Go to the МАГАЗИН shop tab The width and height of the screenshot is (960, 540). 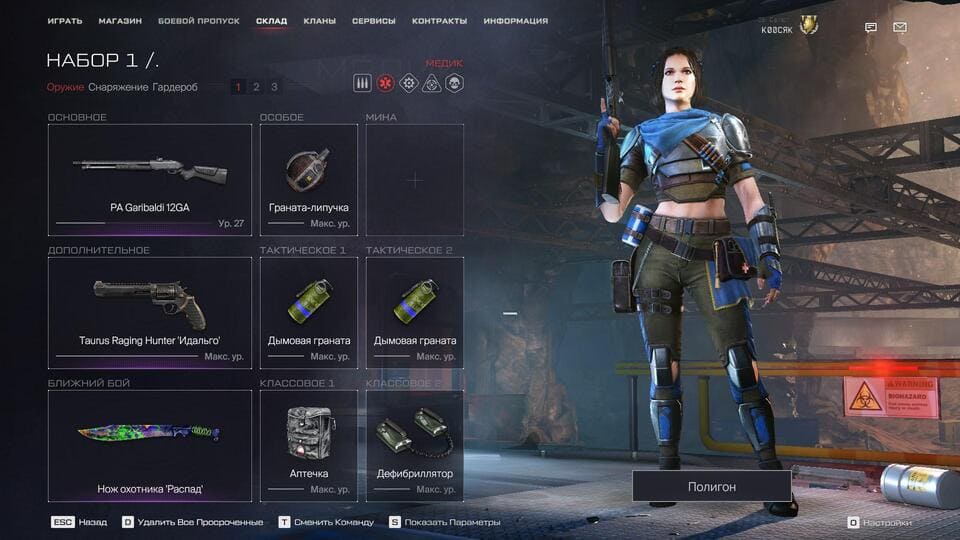(120, 21)
